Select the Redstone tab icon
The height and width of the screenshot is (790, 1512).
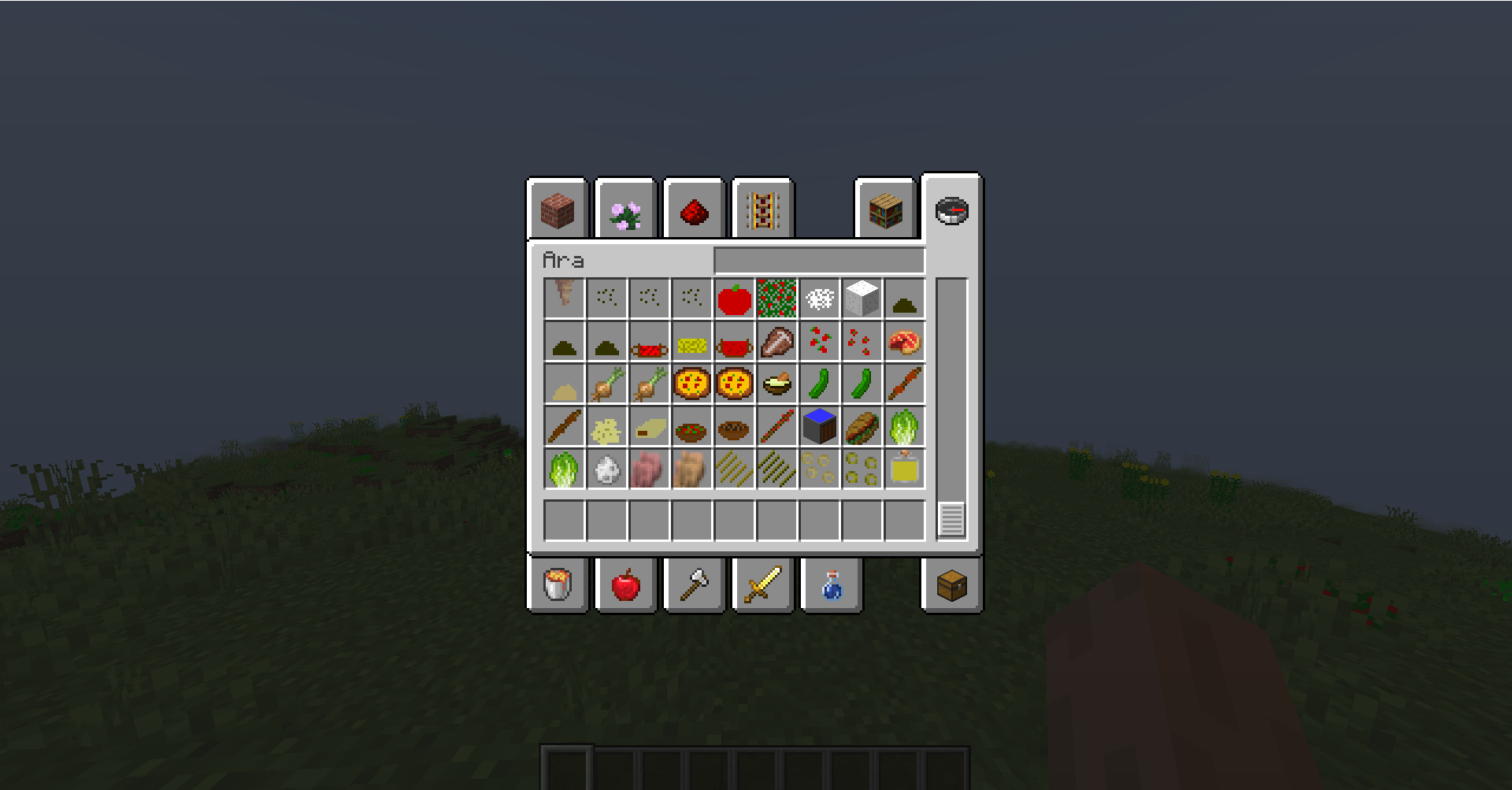coord(693,211)
